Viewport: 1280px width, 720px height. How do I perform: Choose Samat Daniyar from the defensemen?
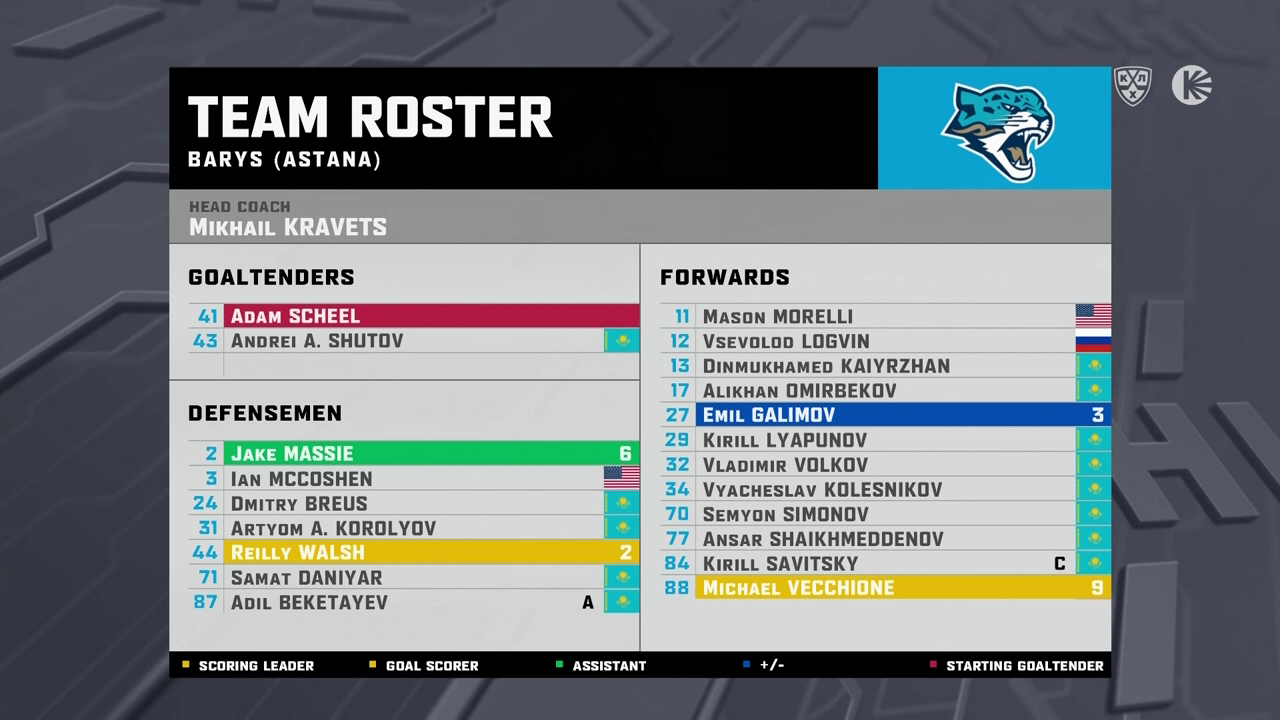(414, 578)
